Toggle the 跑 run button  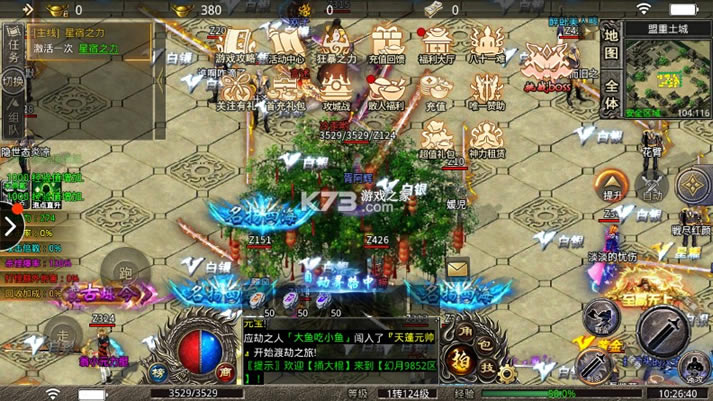click(x=125, y=272)
